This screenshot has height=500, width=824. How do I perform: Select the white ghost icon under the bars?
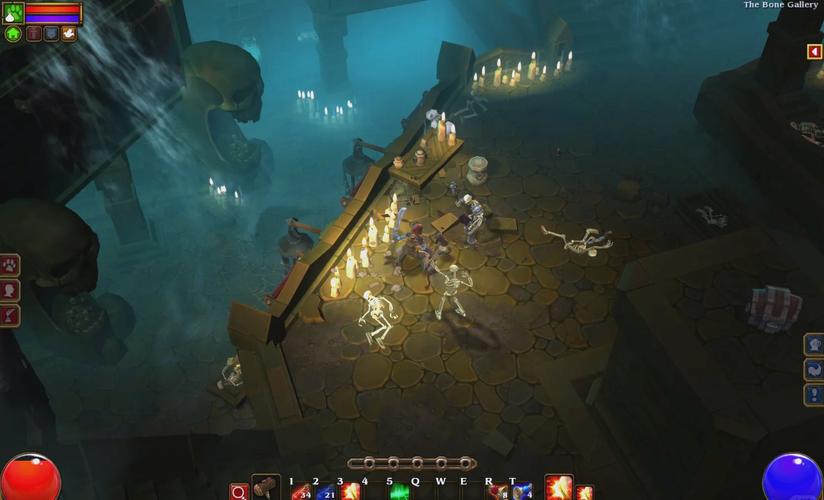(x=68, y=33)
